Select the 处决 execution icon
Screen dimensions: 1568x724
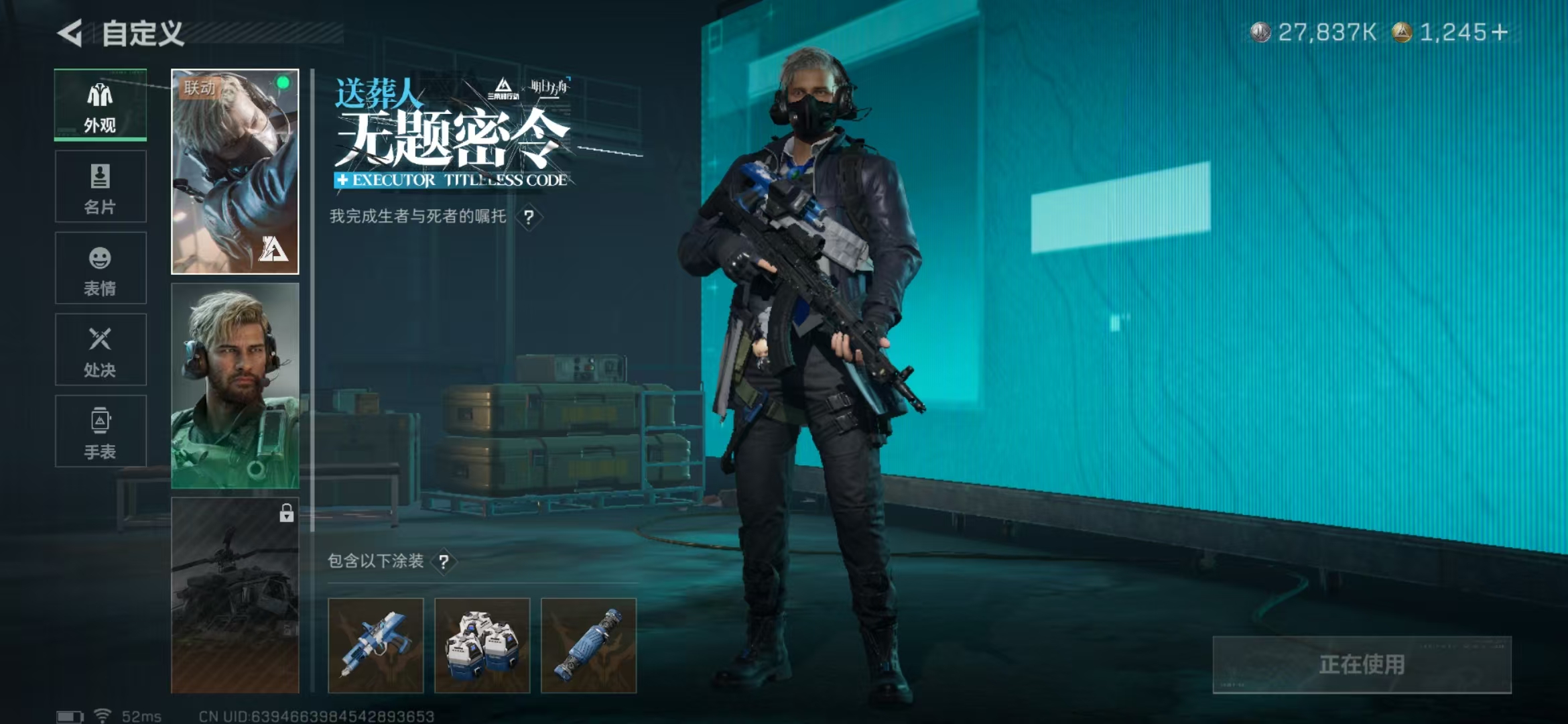tap(100, 349)
